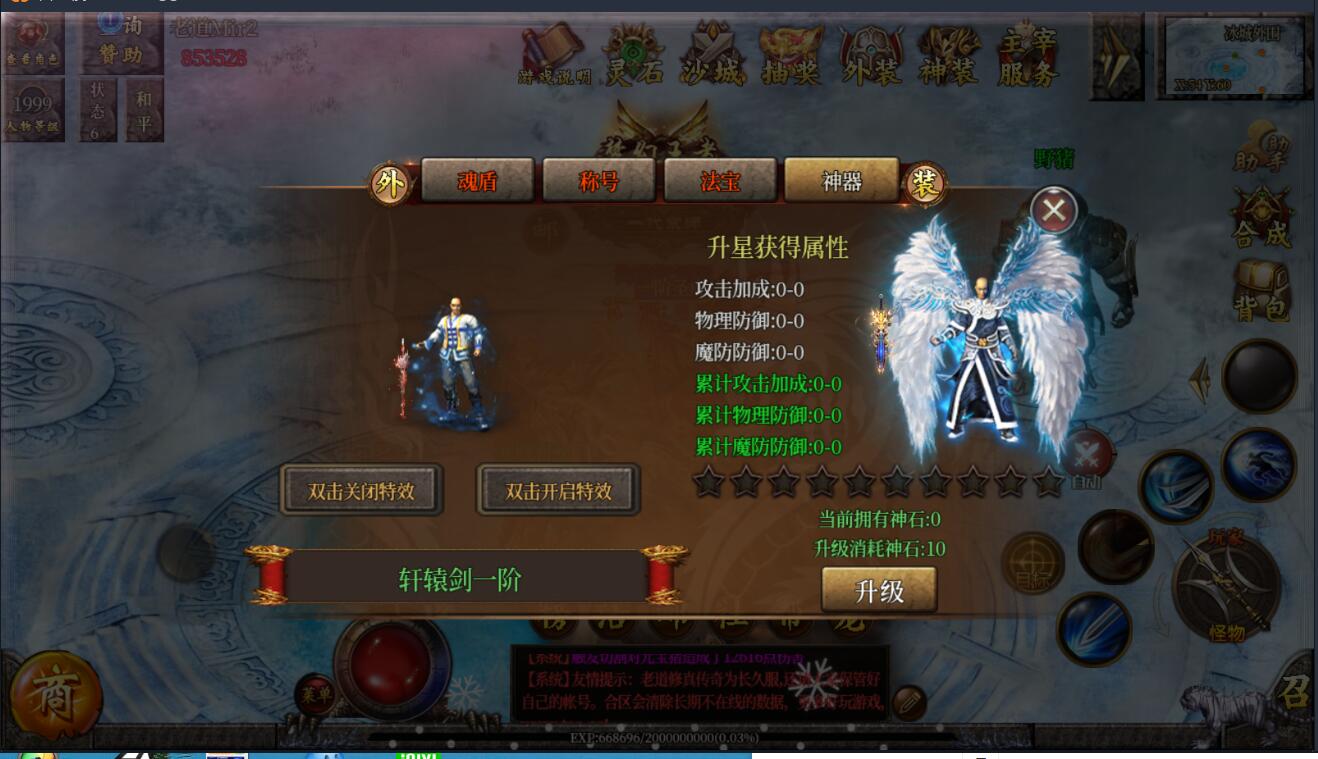The width and height of the screenshot is (1318, 759).
Task: Activate the 双击关闭特效 button
Action: (x=361, y=490)
